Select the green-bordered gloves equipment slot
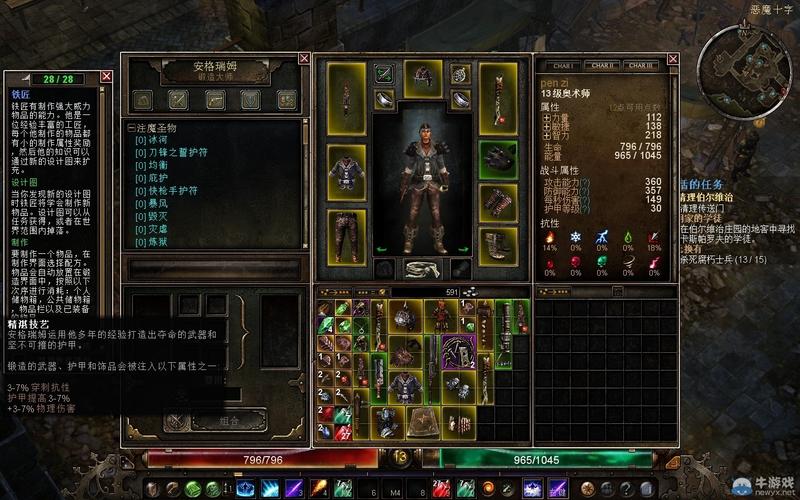The width and height of the screenshot is (800, 500). (497, 159)
